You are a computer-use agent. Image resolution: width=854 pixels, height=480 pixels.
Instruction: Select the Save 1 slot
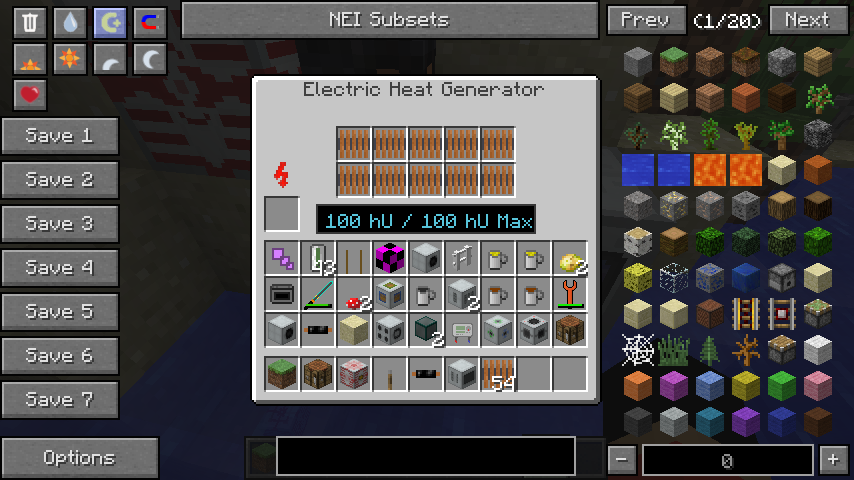coord(60,136)
